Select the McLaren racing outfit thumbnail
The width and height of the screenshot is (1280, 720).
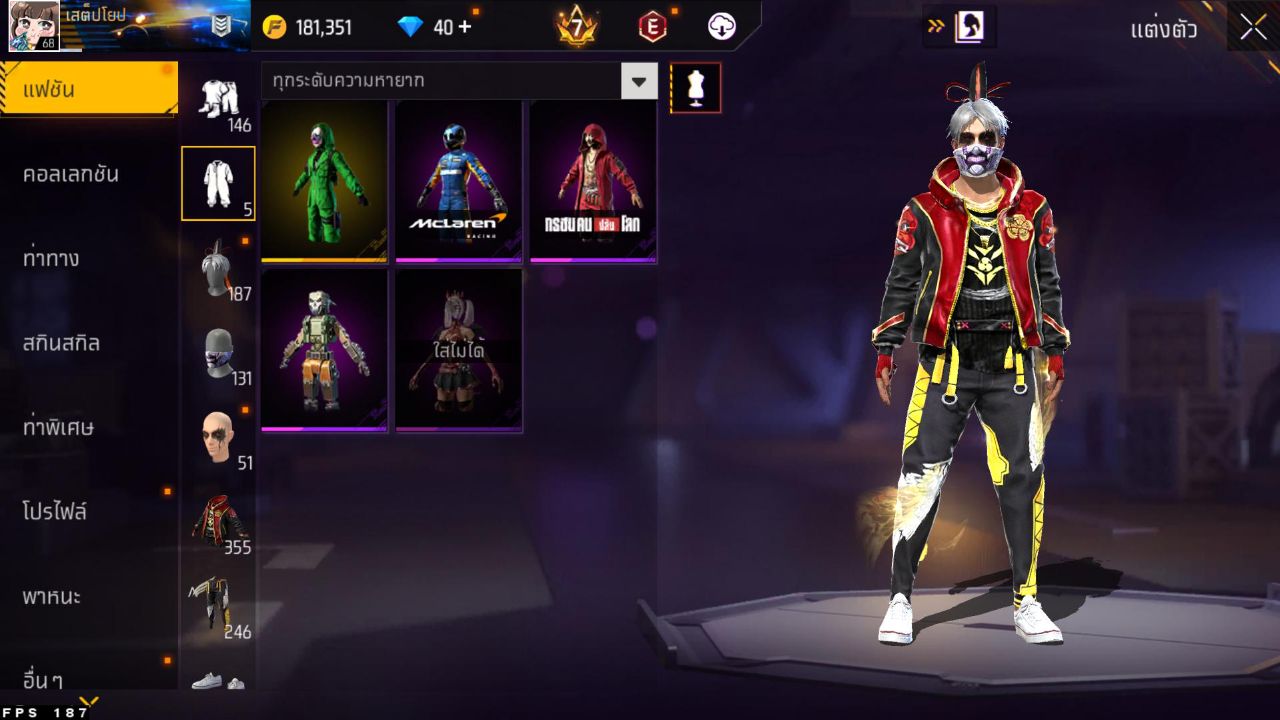pos(457,181)
